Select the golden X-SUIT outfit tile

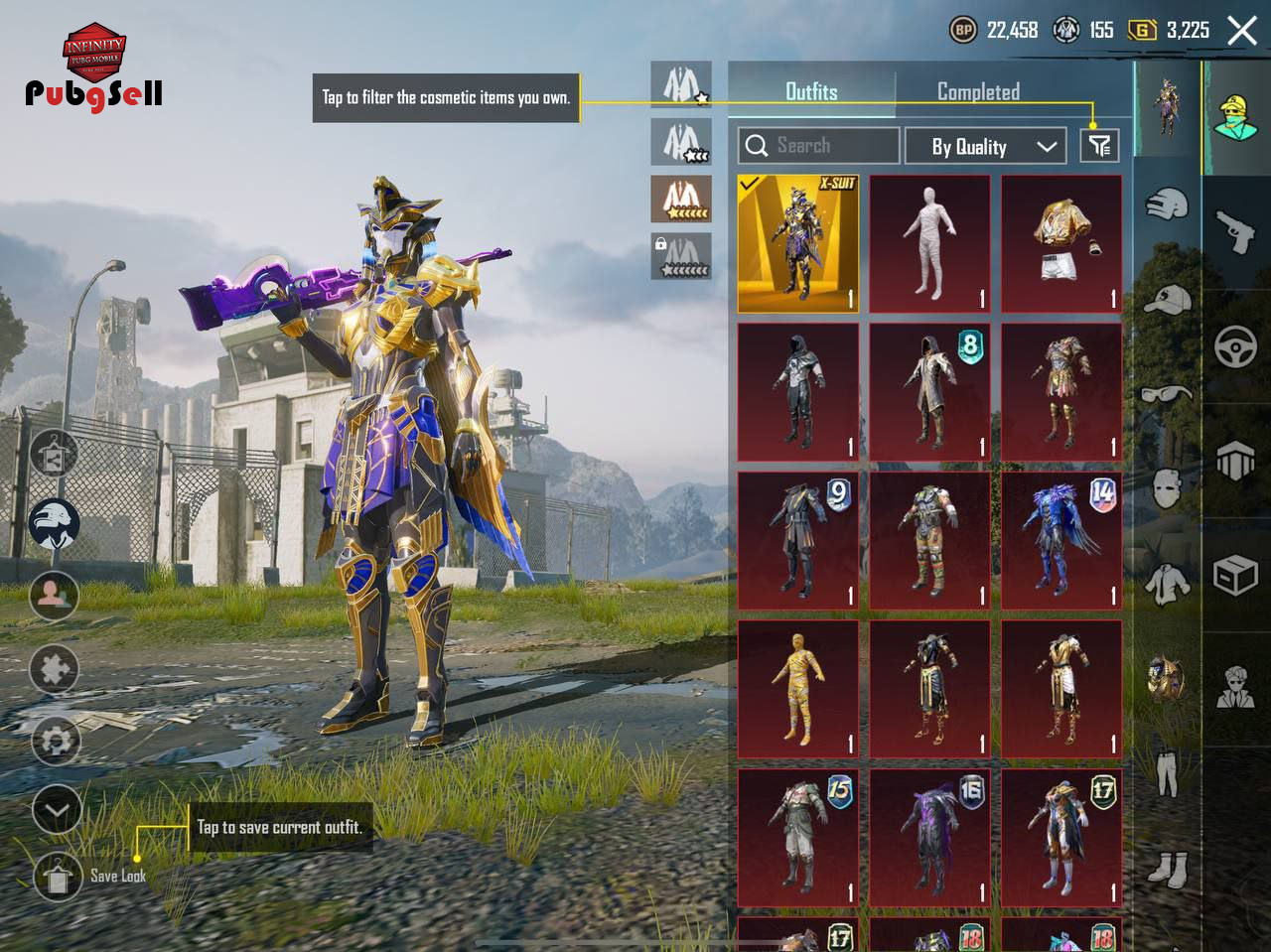click(797, 244)
